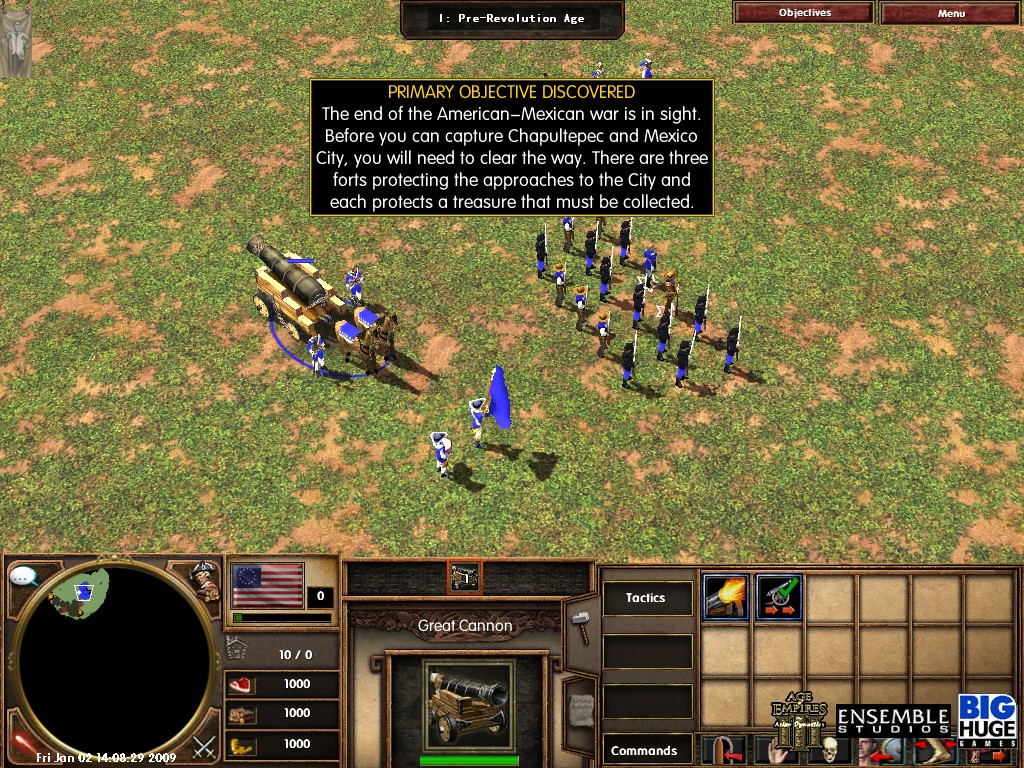1024x768 pixels.
Task: Choose the cannon with green checkmark tactic
Action: pyautogui.click(x=779, y=597)
